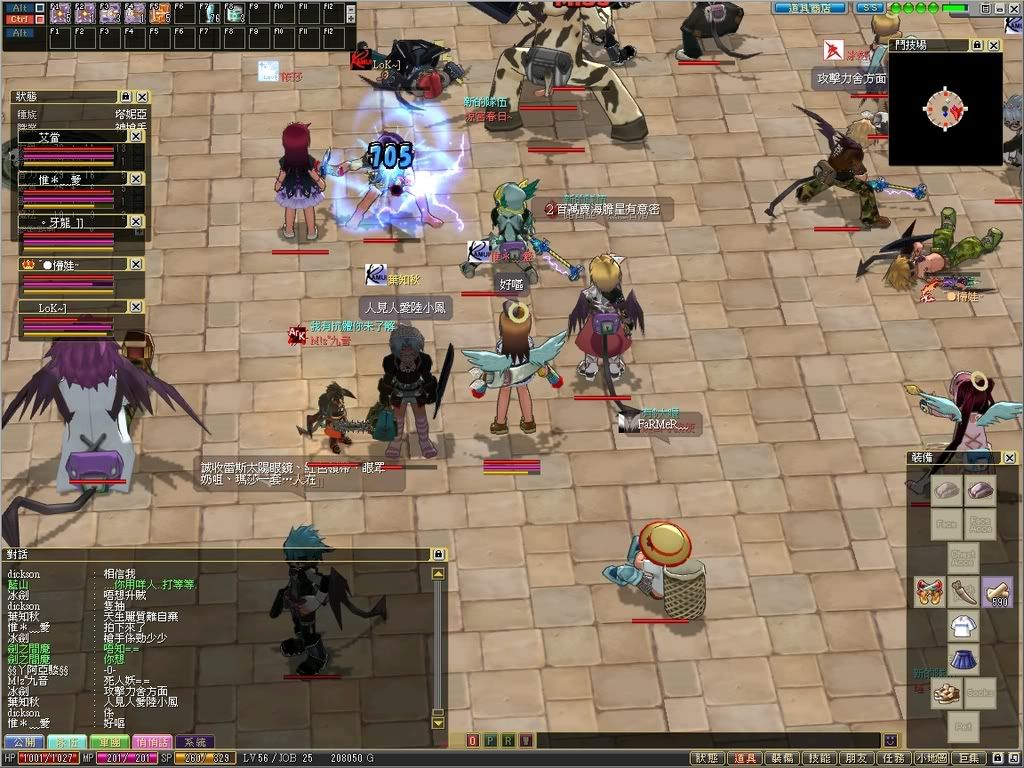Open the 技能 skills menu
This screenshot has width=1024, height=768.
click(x=820, y=759)
